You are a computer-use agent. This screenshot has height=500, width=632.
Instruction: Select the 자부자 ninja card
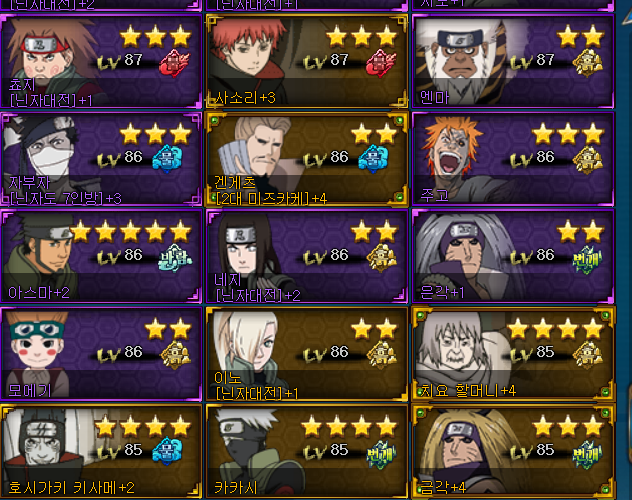(x=100, y=158)
